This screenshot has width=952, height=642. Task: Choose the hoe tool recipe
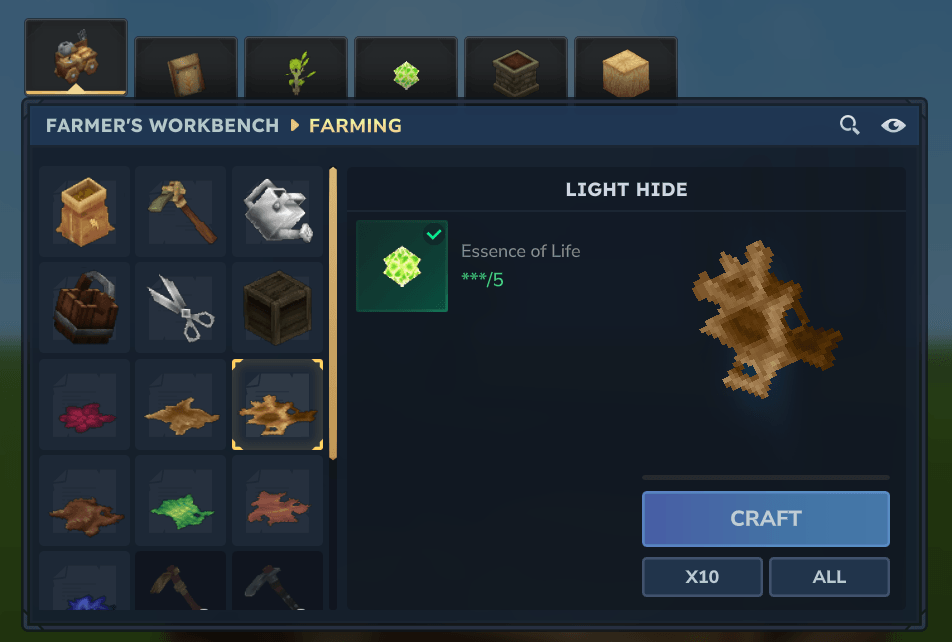(180, 213)
